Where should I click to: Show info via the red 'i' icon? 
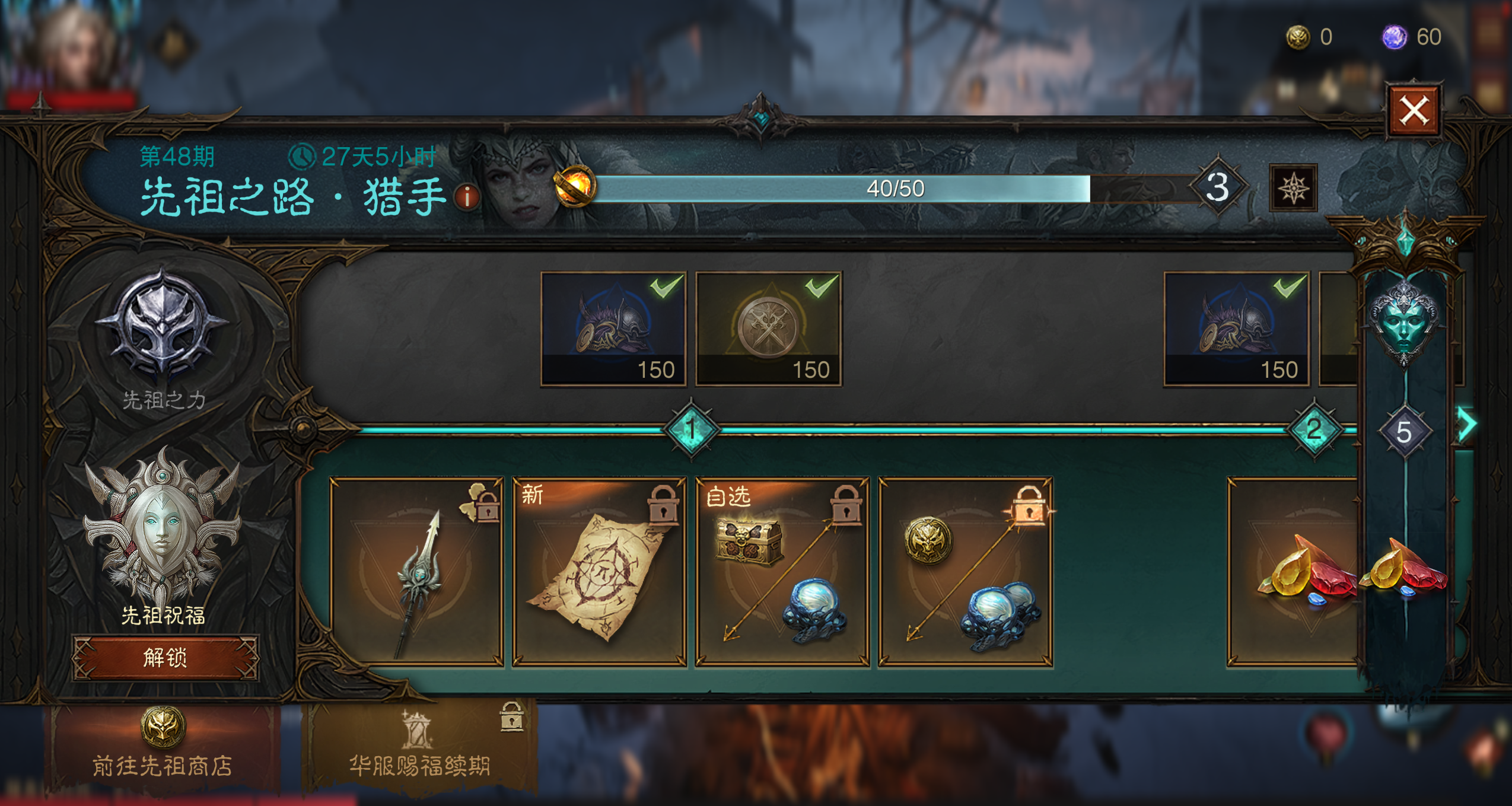[467, 197]
